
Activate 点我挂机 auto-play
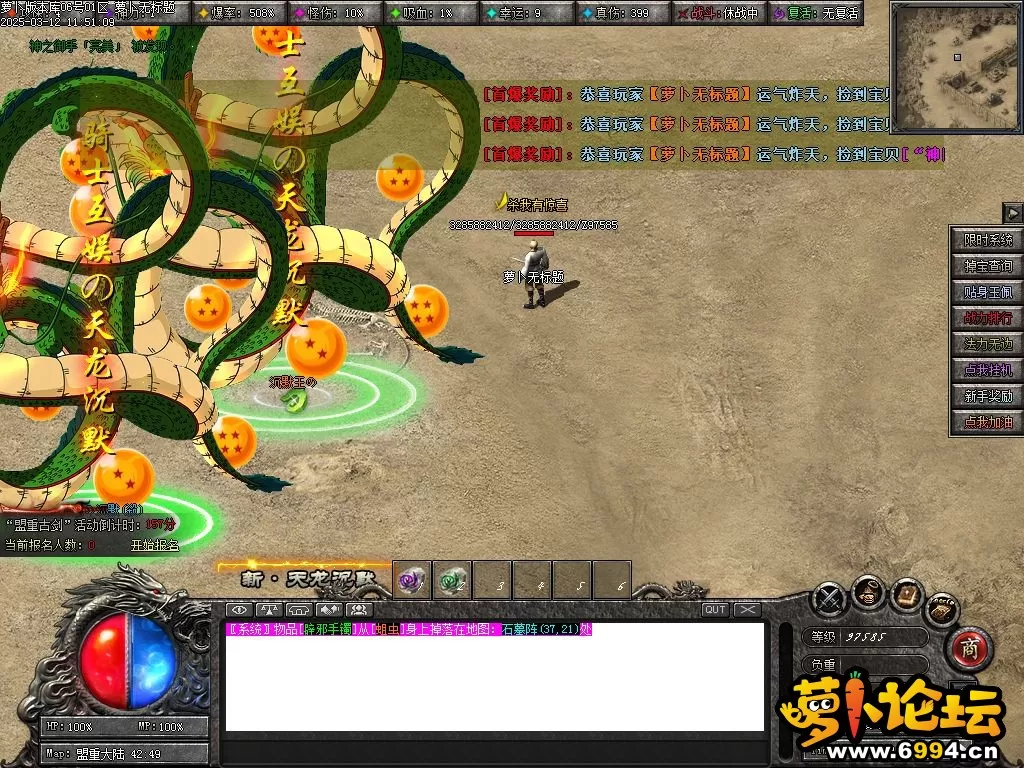(x=987, y=370)
